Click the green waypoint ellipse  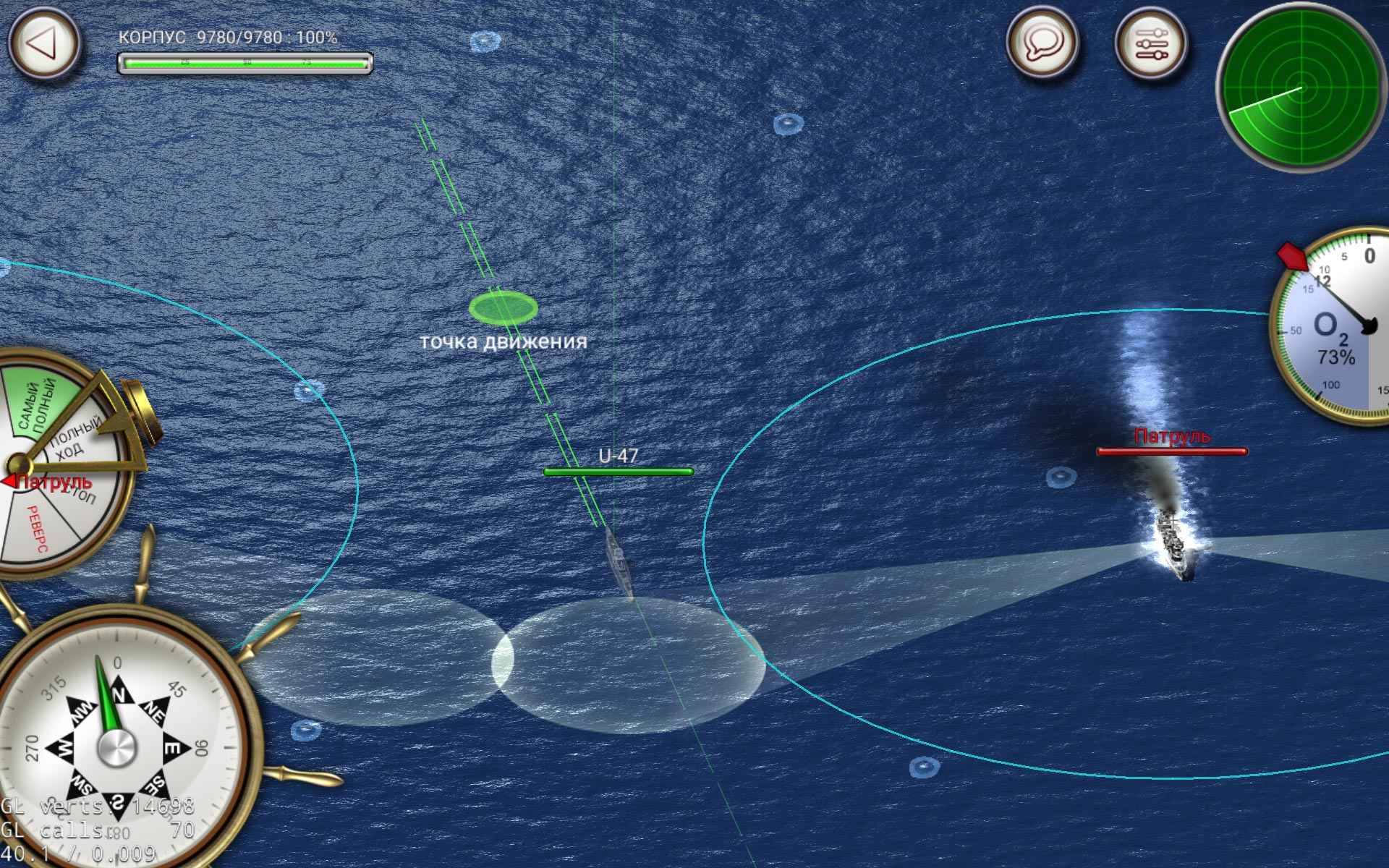(x=504, y=309)
